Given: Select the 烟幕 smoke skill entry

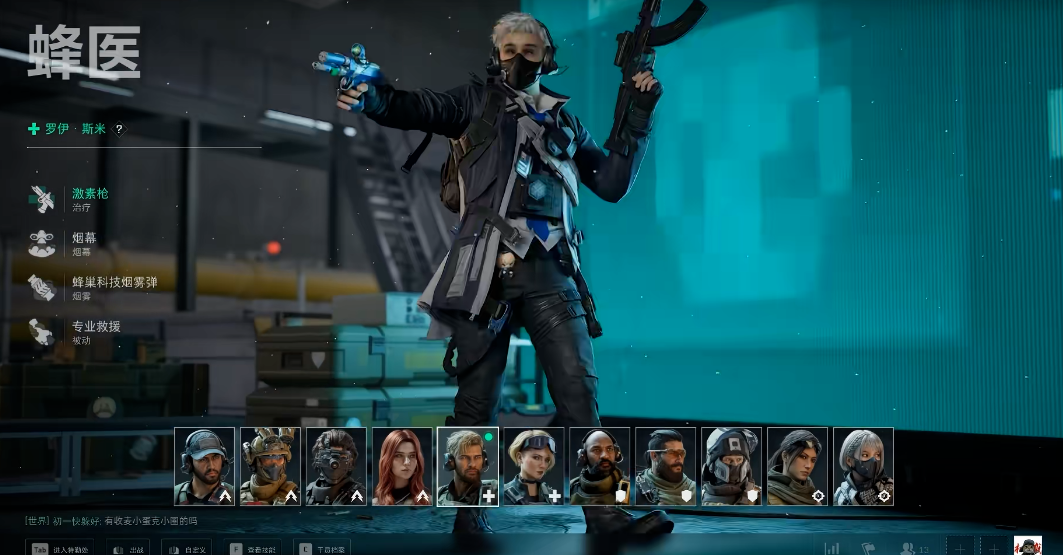Looking at the screenshot, I should (83, 243).
